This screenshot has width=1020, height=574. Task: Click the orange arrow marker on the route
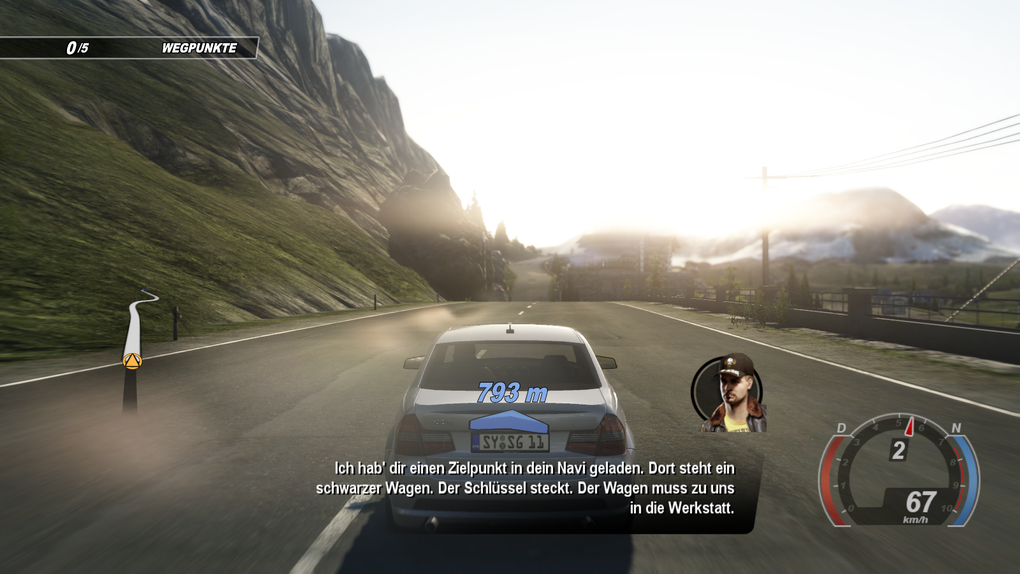[x=131, y=360]
